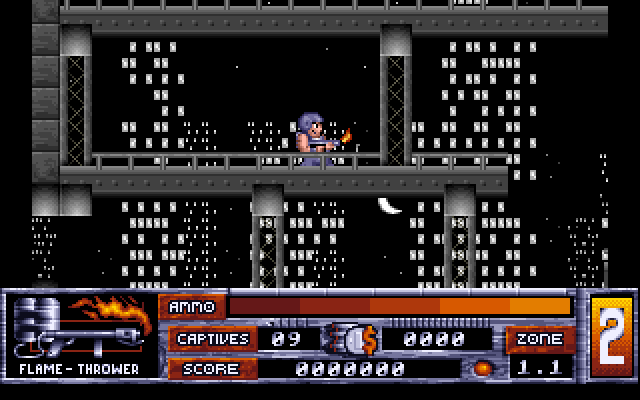The height and width of the screenshot is (400, 640).
Task: Select the Flame-Thrower weapon icon
Action: tap(79, 326)
